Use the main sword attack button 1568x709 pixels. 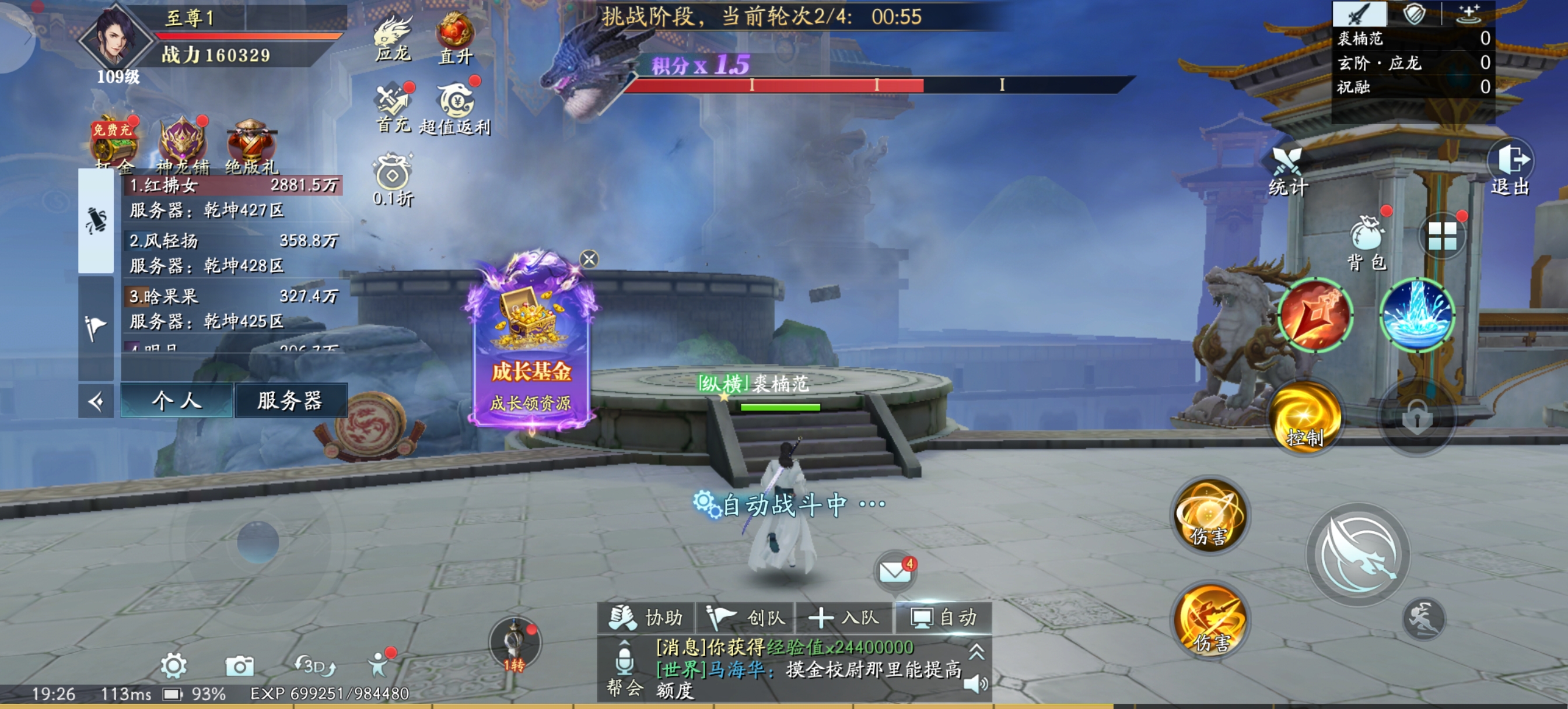point(1359,554)
